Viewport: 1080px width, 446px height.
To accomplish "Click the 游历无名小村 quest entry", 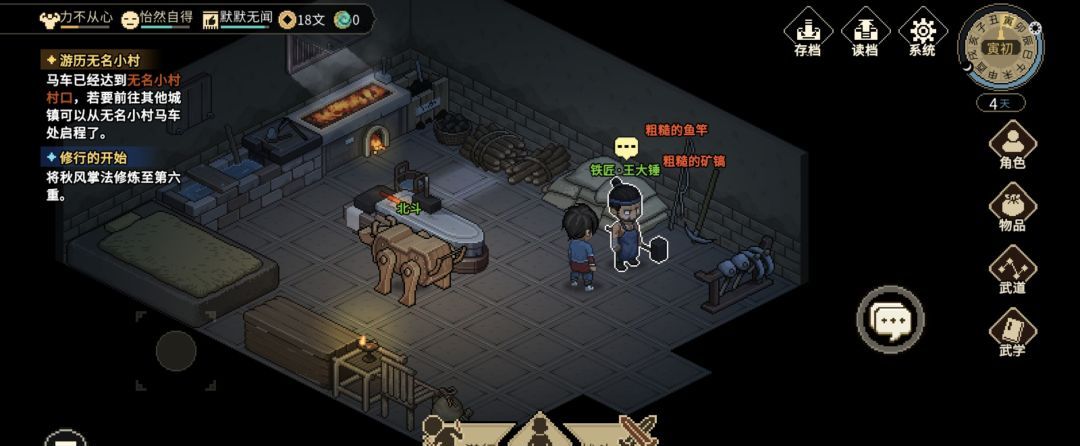I will coord(93,60).
